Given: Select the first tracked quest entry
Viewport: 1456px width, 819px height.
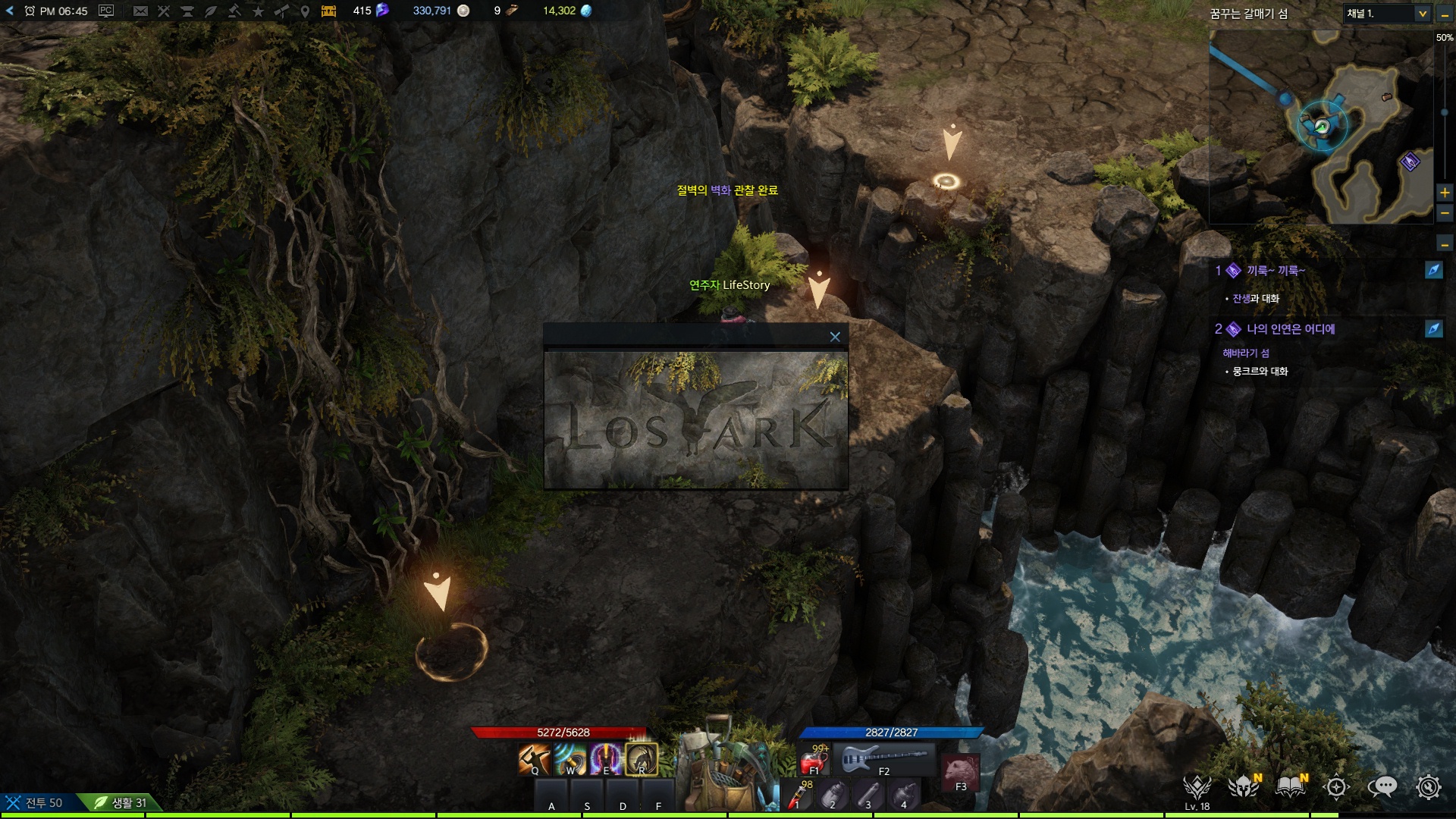Looking at the screenshot, I should point(1276,271).
